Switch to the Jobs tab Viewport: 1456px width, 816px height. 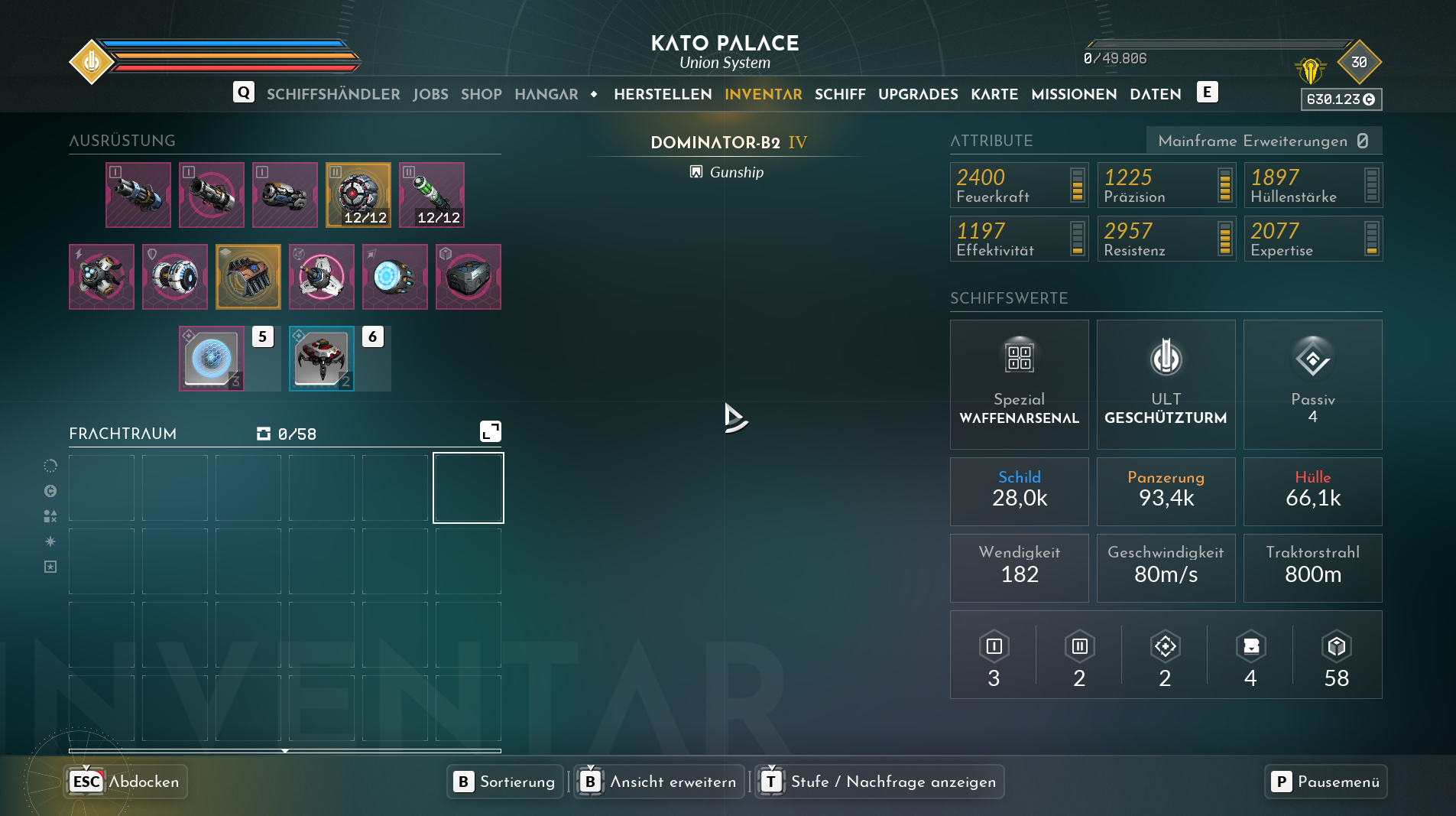coord(430,94)
